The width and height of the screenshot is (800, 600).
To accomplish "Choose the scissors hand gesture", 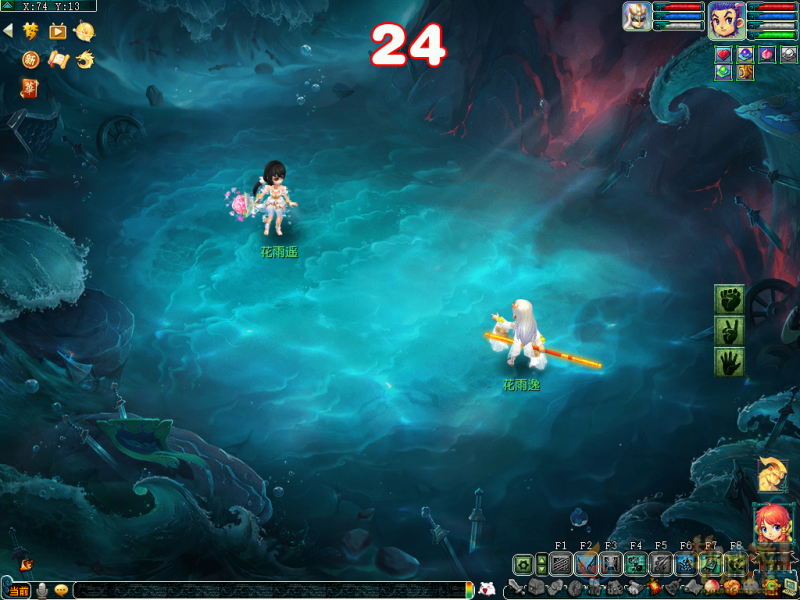I will [729, 331].
